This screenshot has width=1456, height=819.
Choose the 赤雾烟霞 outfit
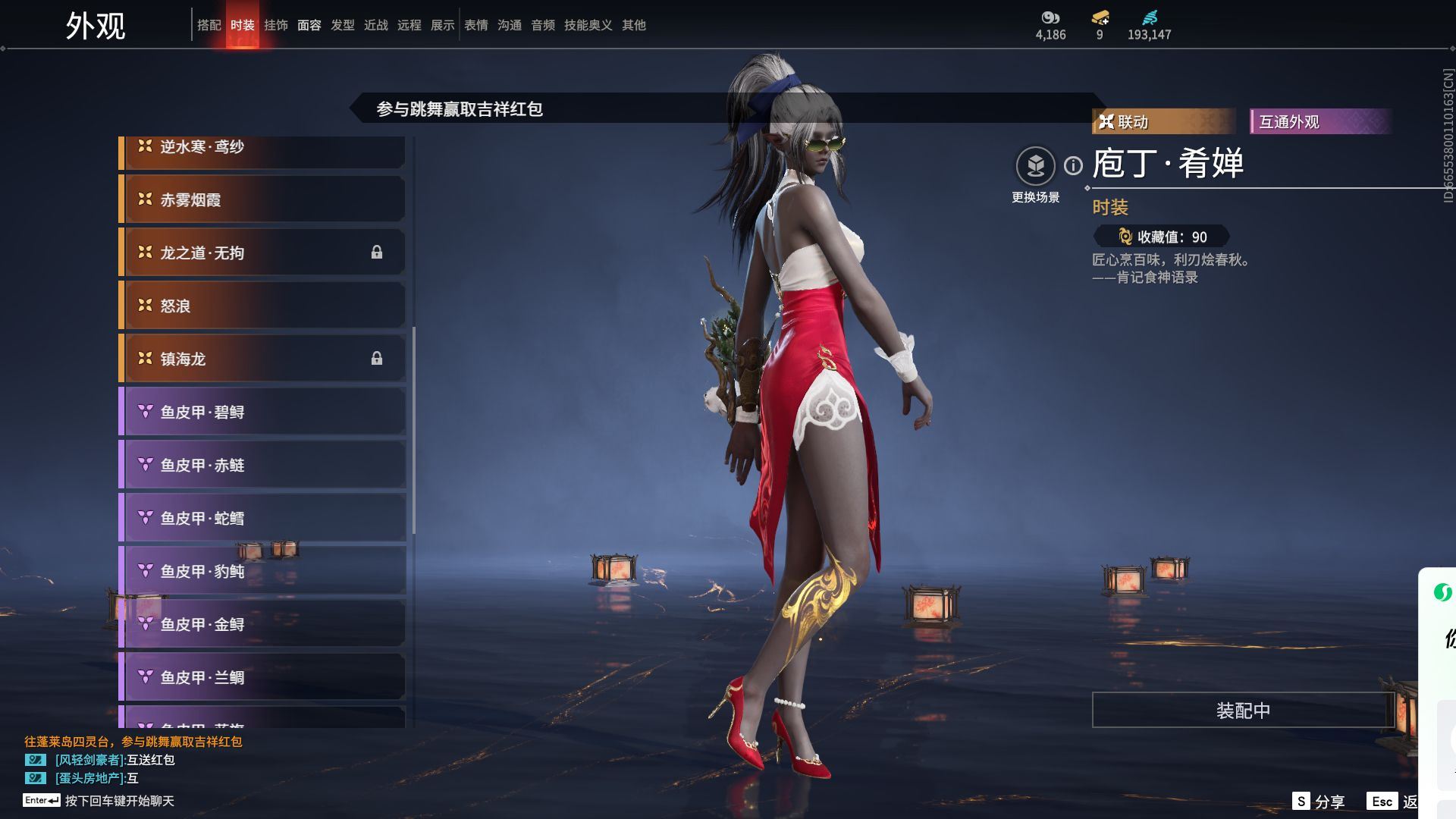click(262, 199)
